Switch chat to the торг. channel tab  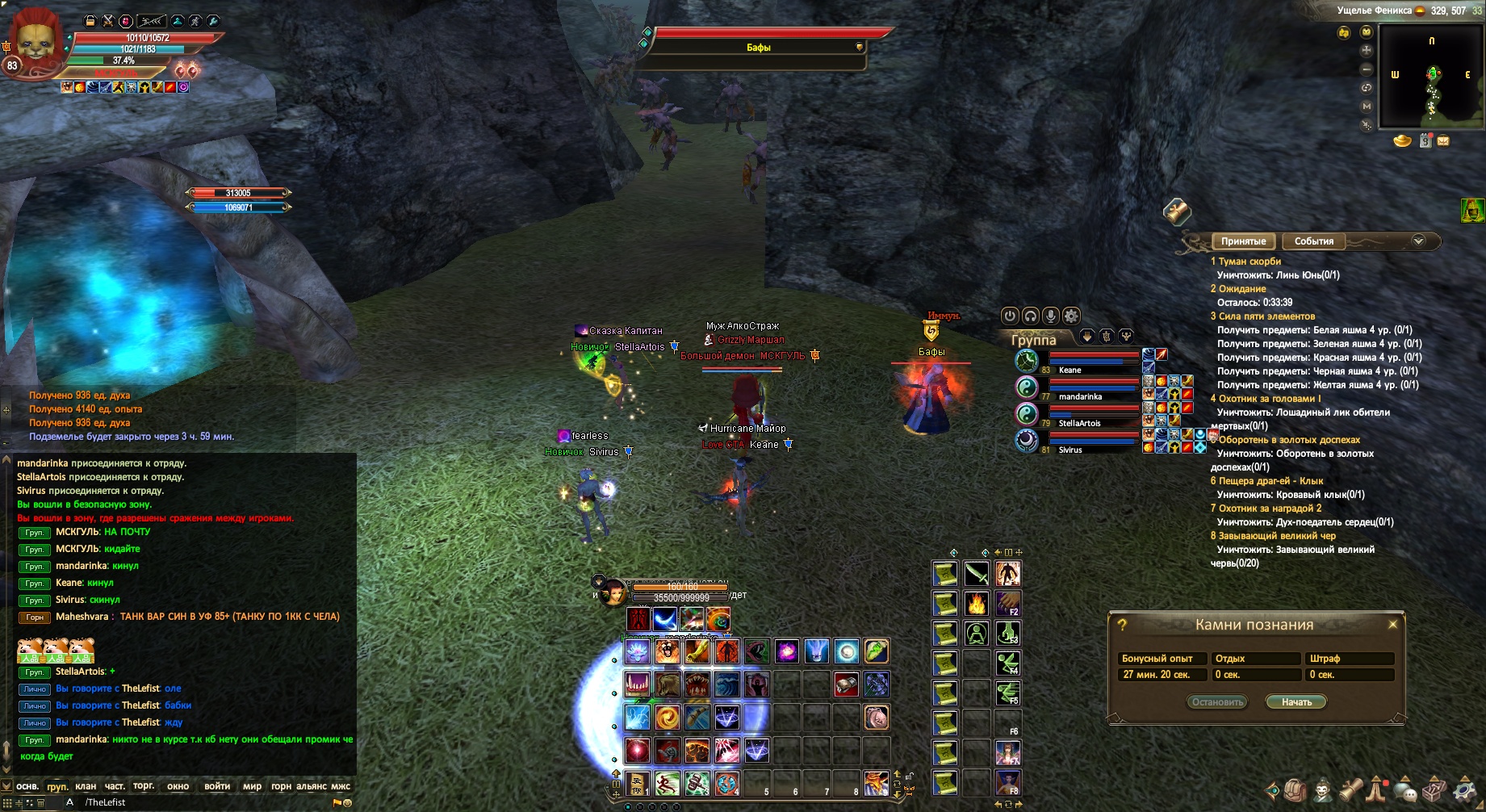pos(144,786)
